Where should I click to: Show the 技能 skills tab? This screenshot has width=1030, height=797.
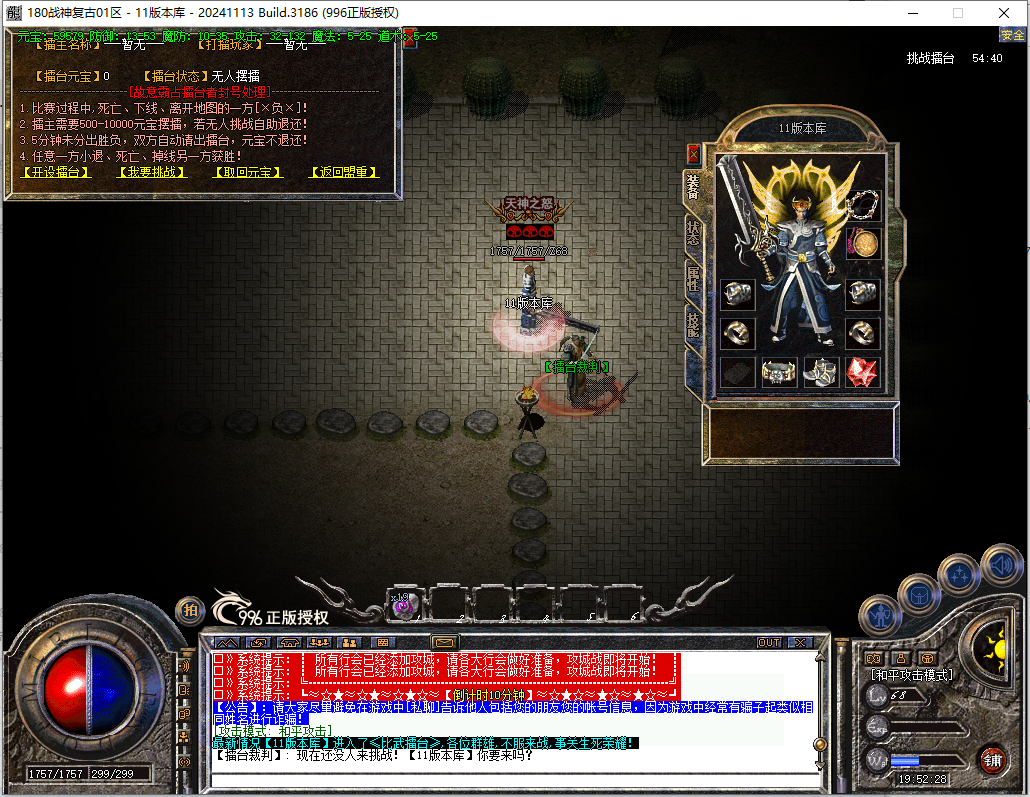pyautogui.click(x=692, y=323)
